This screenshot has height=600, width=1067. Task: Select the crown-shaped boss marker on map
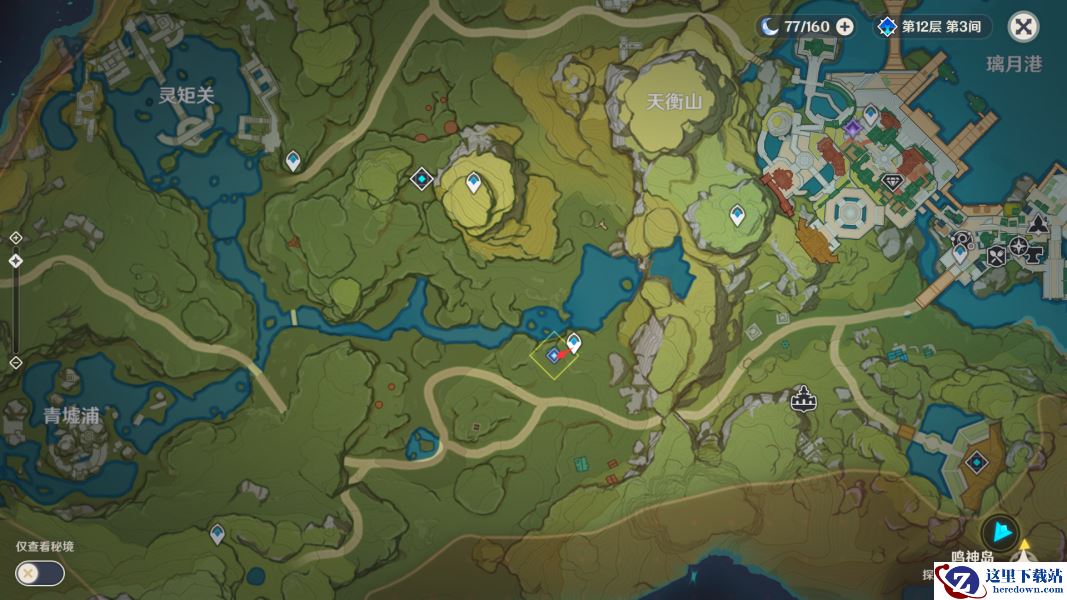[801, 400]
